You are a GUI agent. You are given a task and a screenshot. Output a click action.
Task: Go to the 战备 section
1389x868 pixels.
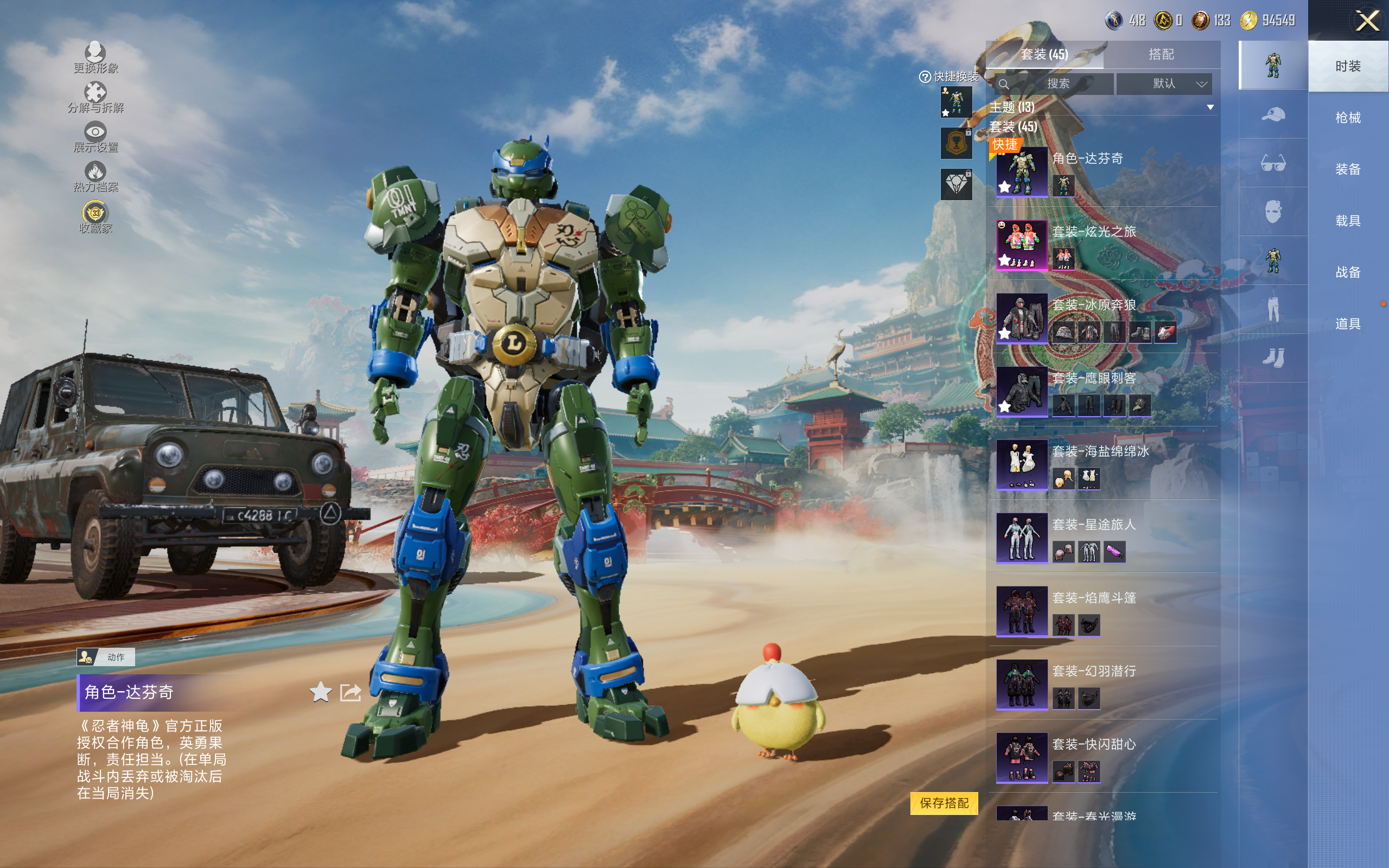click(x=1348, y=272)
